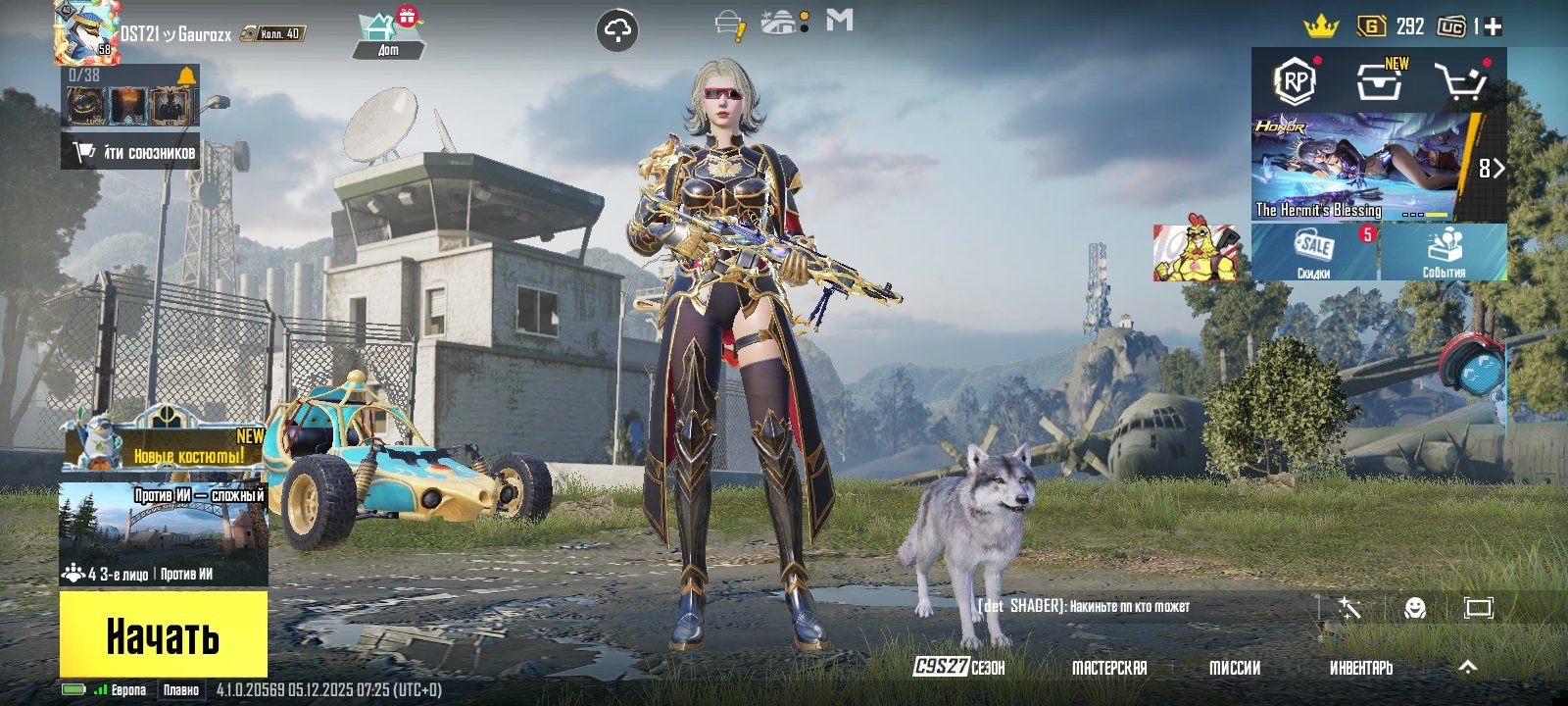Open the Royale Pass RP icon
Image resolution: width=1568 pixels, height=706 pixels.
[1296, 81]
